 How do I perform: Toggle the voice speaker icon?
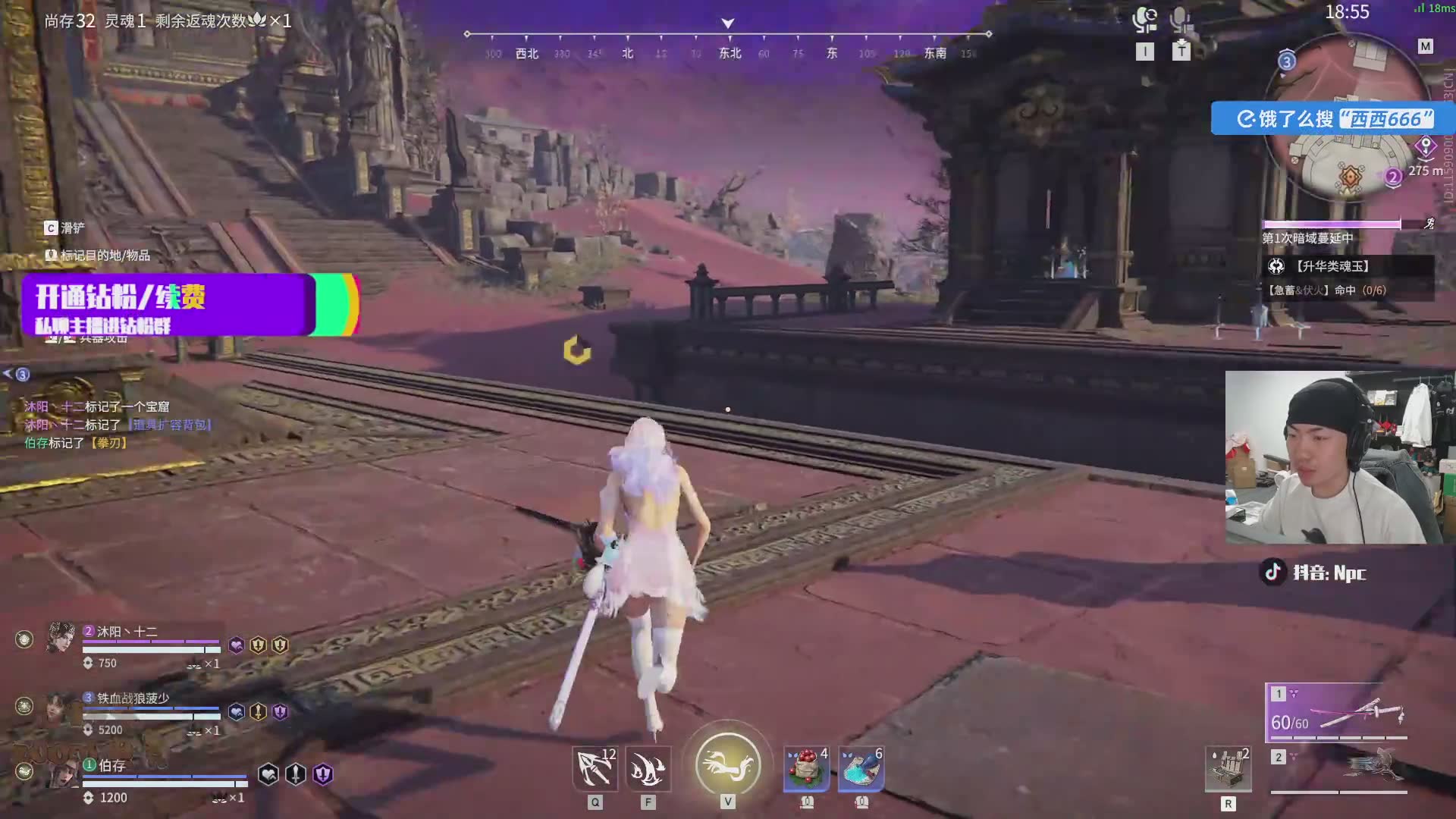[1144, 20]
